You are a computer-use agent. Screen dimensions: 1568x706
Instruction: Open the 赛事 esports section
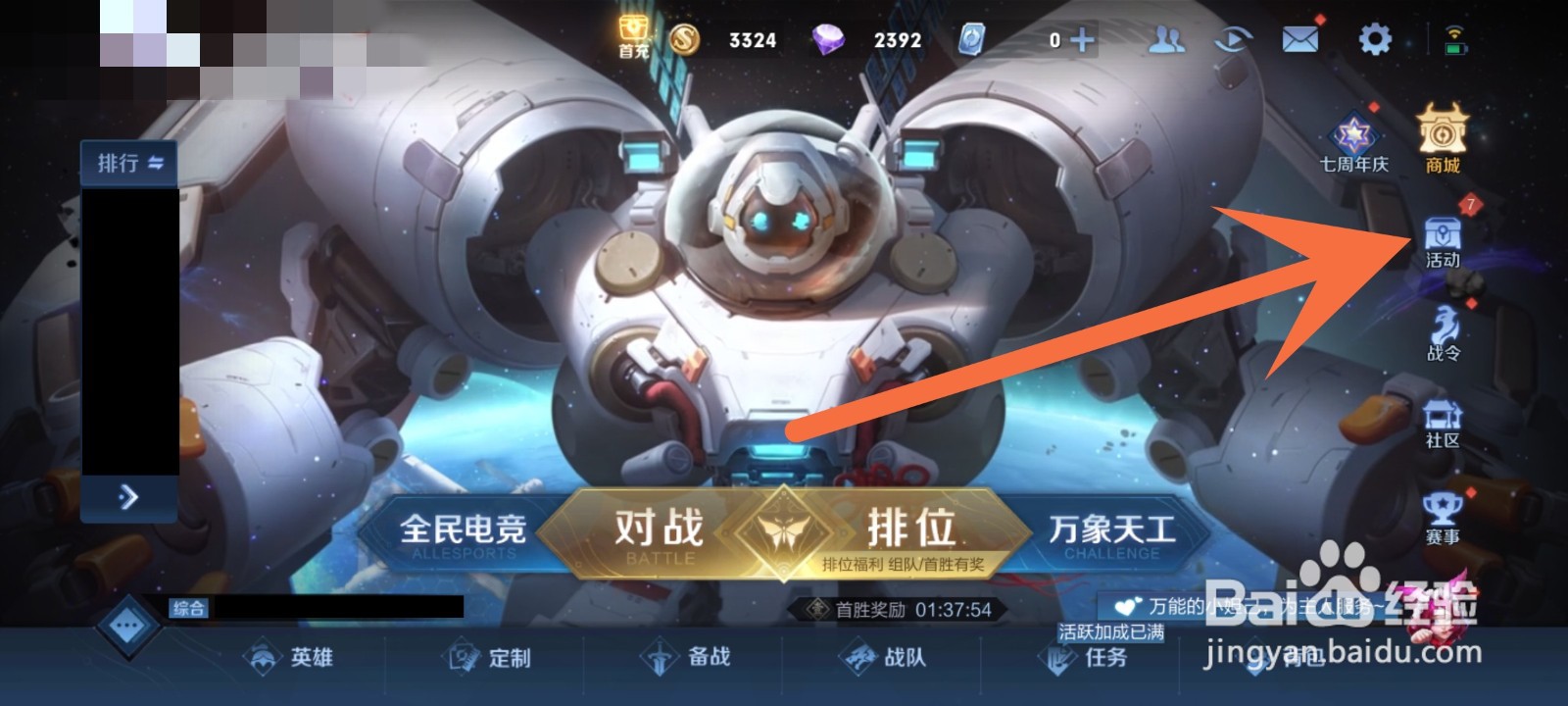(1440, 517)
